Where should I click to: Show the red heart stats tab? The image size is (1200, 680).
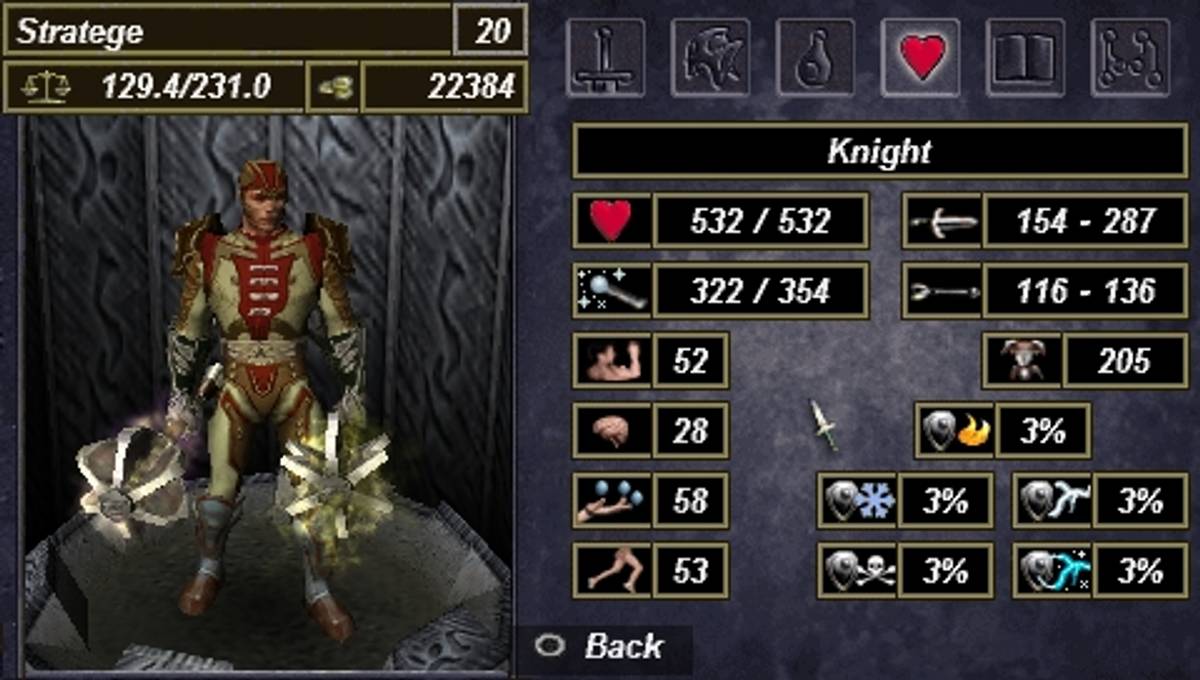920,57
